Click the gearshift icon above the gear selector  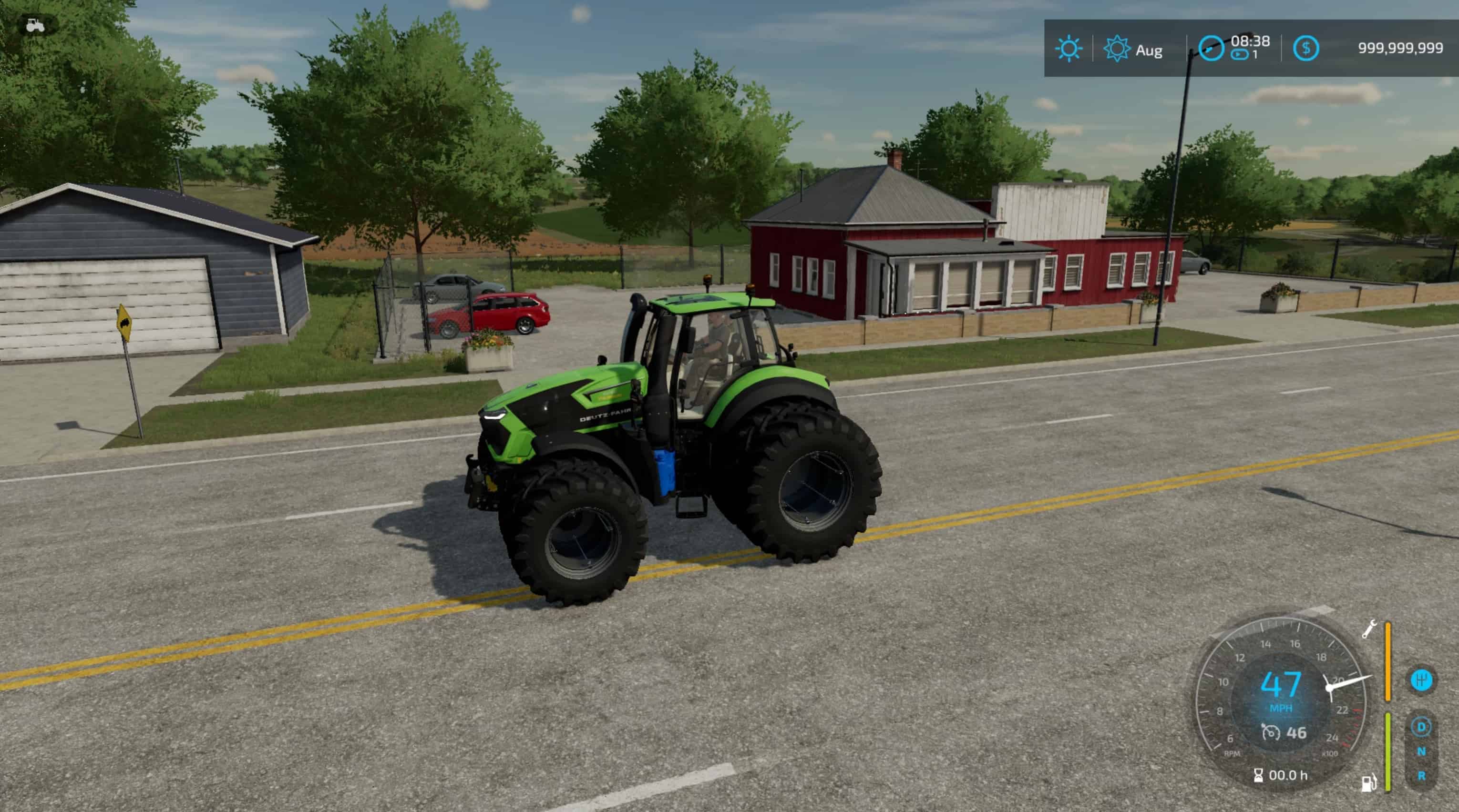click(1421, 680)
